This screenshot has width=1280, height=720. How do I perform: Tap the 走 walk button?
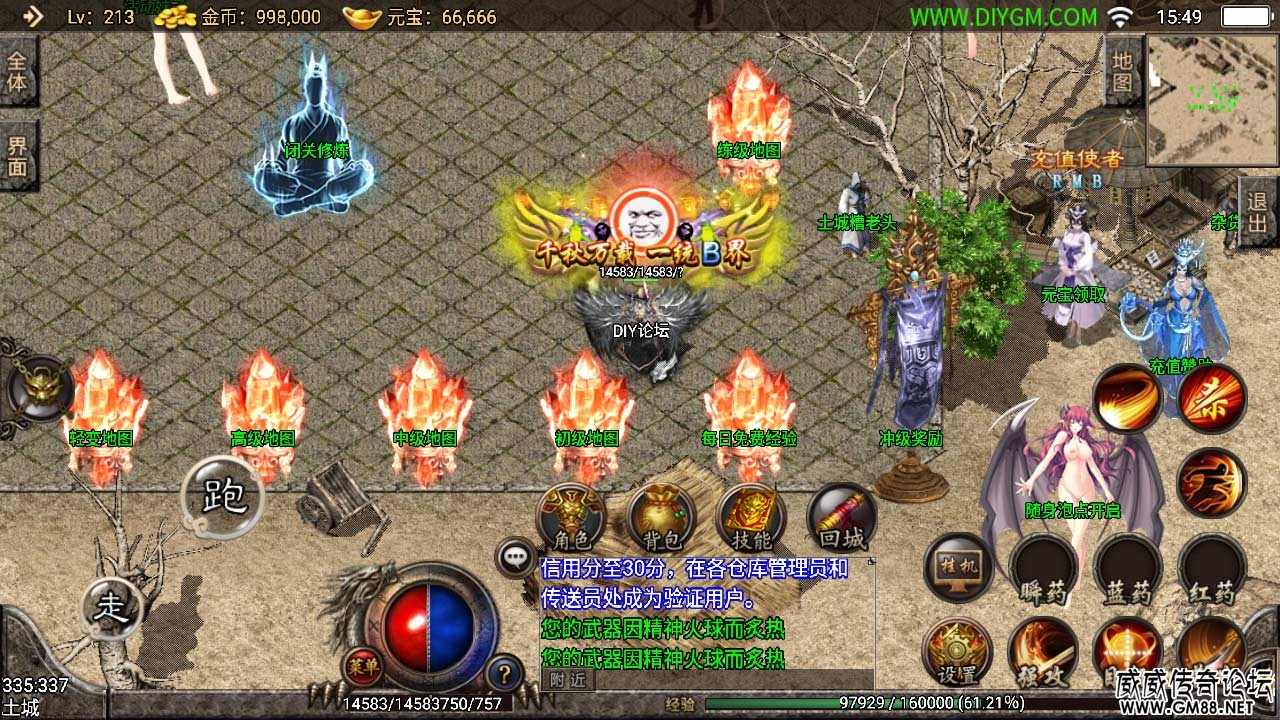pos(110,606)
